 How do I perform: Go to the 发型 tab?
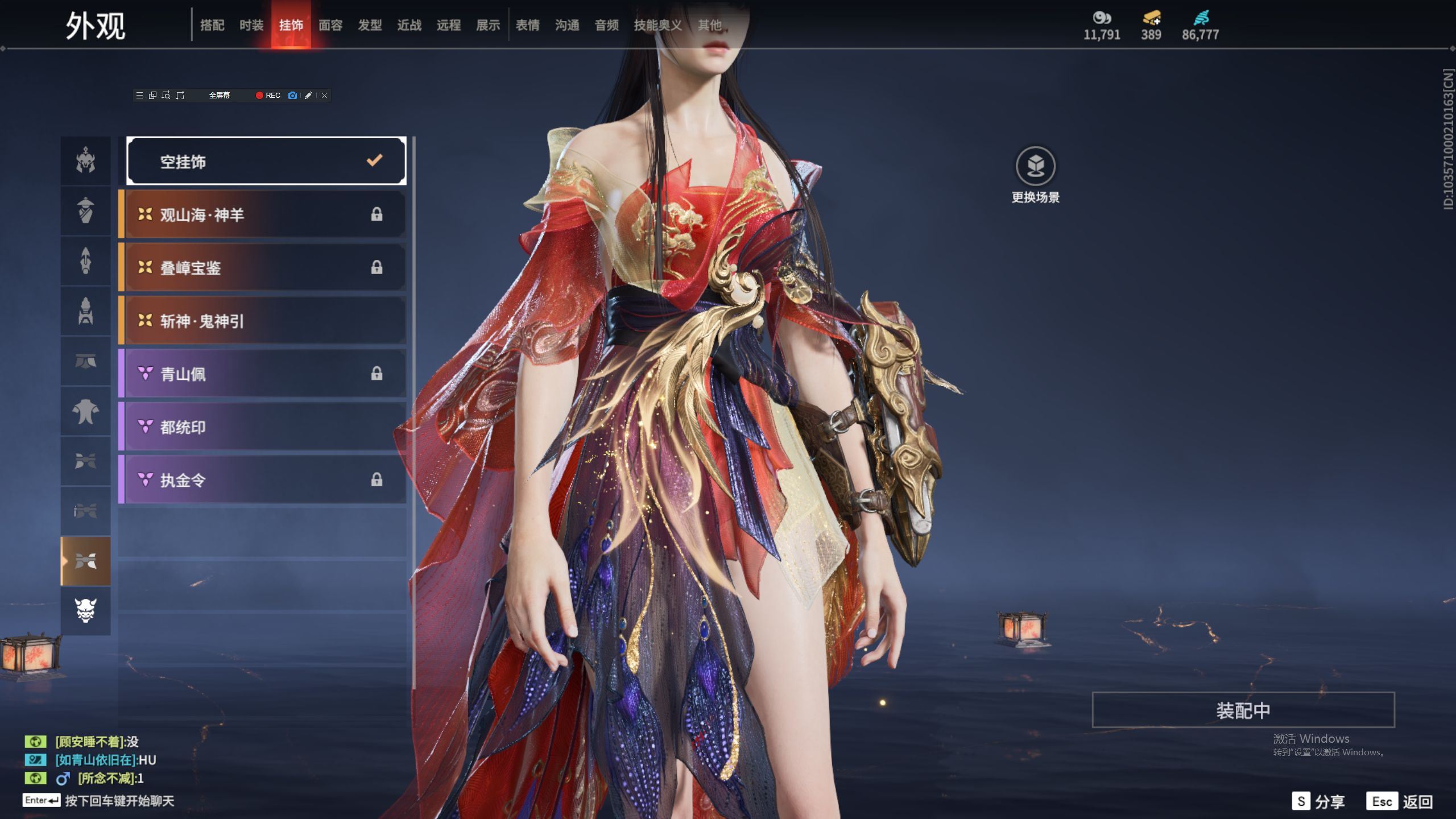(x=370, y=25)
